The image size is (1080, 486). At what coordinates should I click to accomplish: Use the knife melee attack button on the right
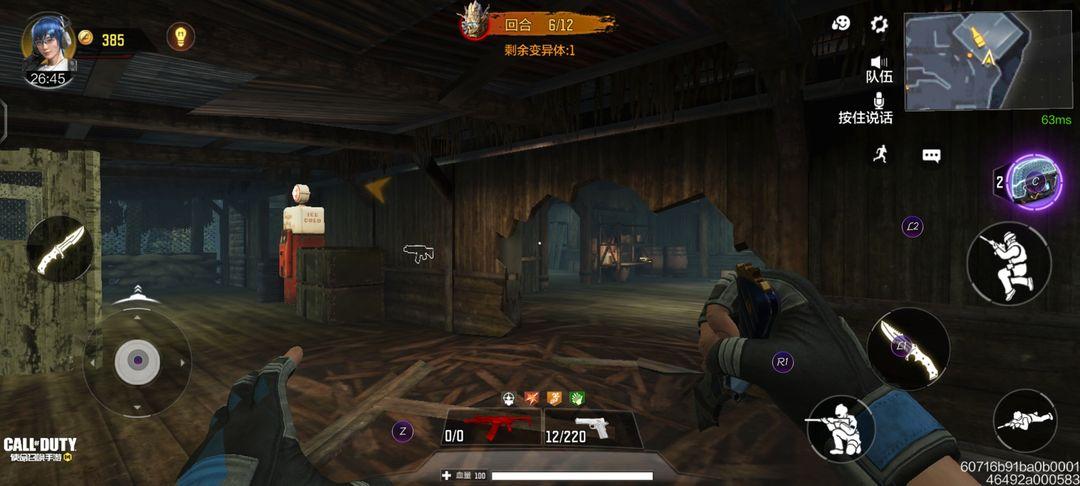pos(908,349)
